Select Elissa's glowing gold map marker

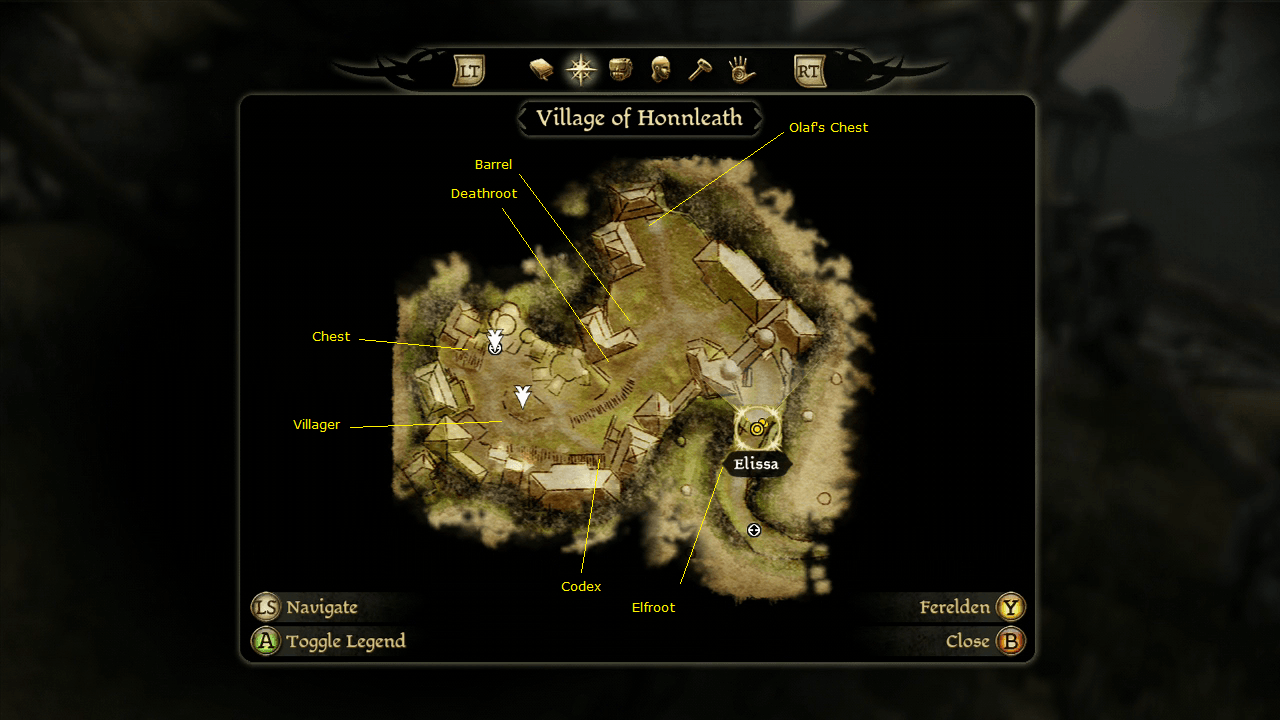(758, 428)
